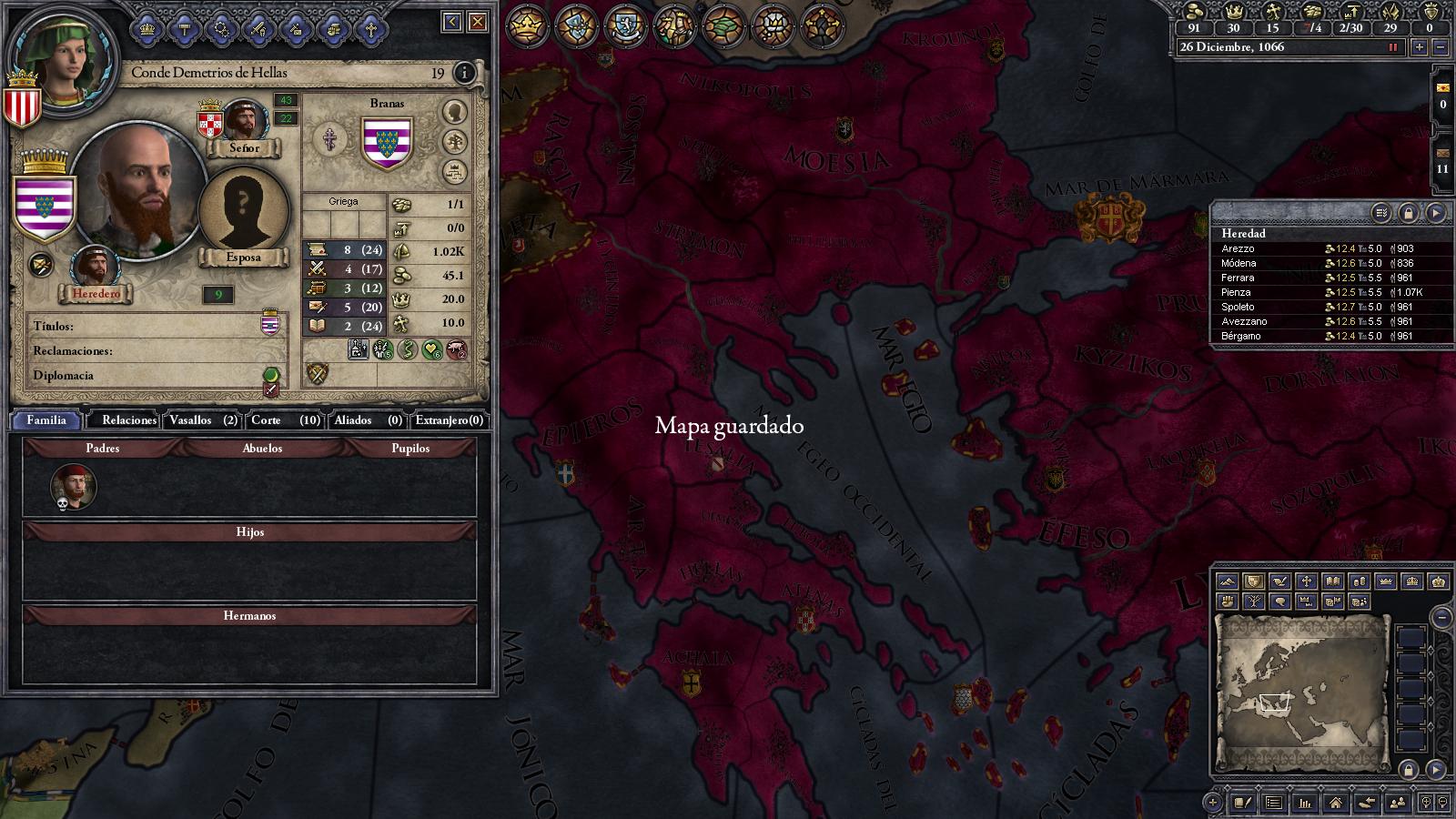View the deceased father portrait under Padres
Screen dimensions: 1456x819
click(73, 486)
